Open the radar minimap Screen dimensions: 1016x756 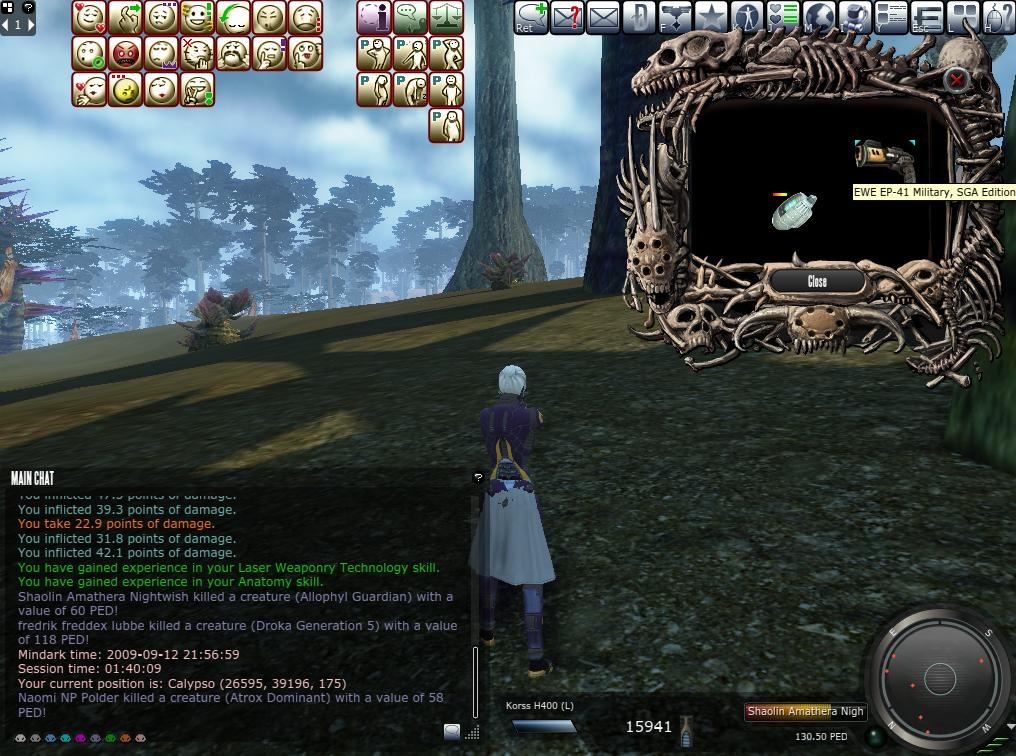939,679
